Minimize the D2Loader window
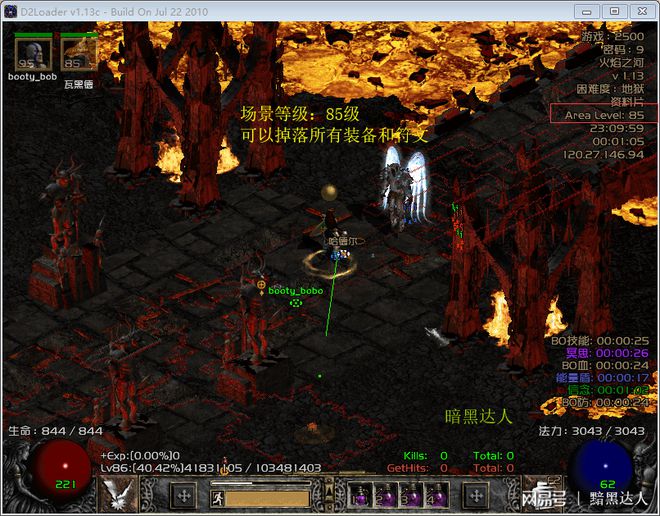The image size is (660, 516). tap(588, 10)
